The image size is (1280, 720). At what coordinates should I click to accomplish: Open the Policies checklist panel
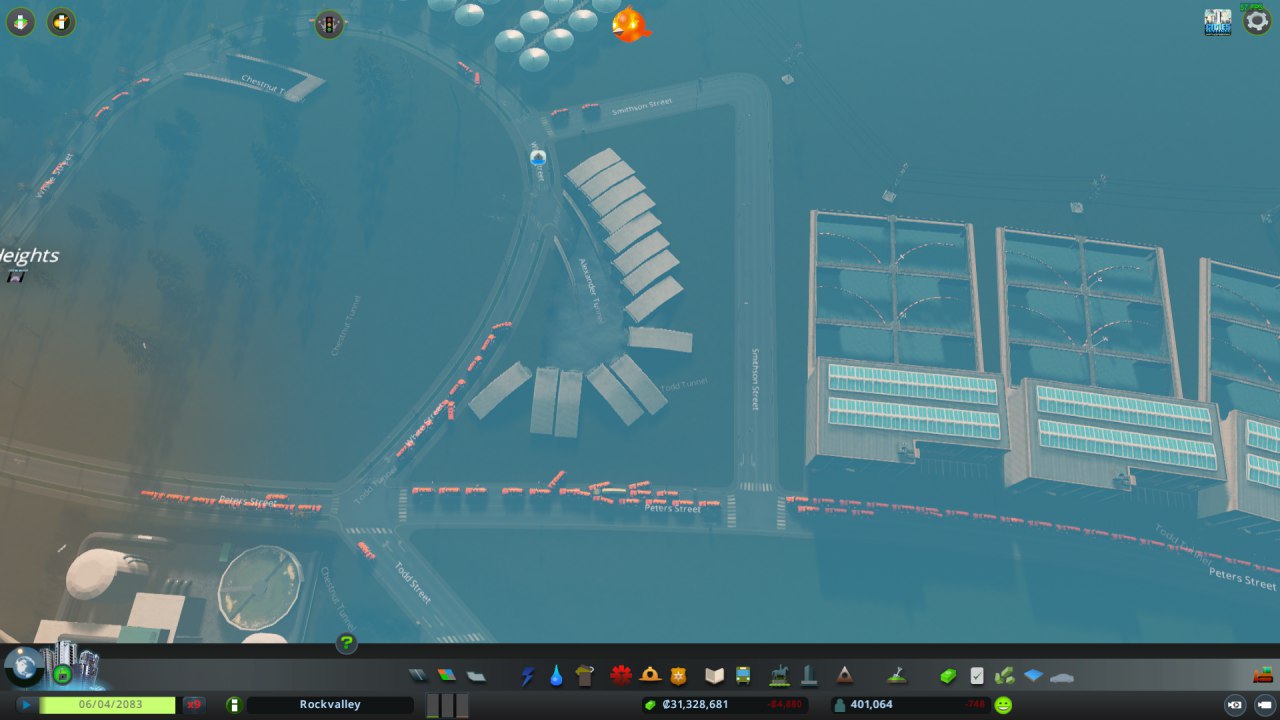click(x=977, y=676)
